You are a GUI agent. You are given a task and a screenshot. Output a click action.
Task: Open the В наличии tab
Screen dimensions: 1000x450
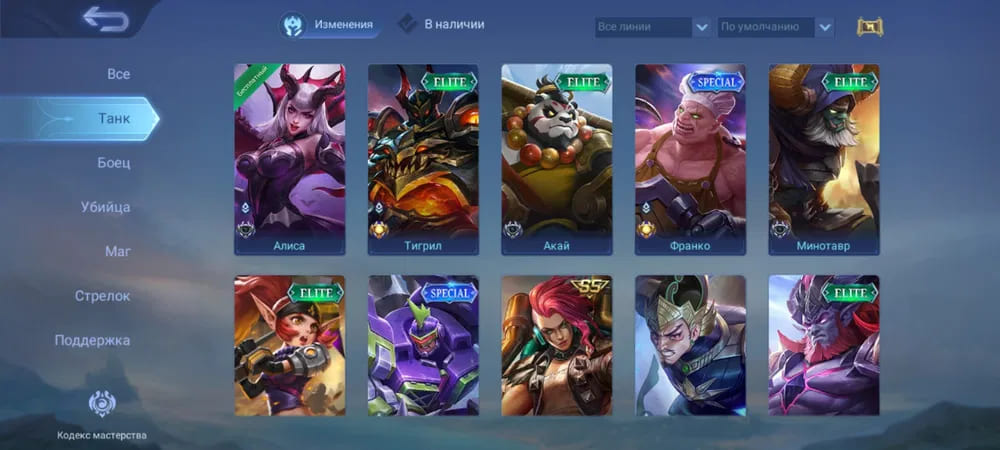tap(441, 24)
